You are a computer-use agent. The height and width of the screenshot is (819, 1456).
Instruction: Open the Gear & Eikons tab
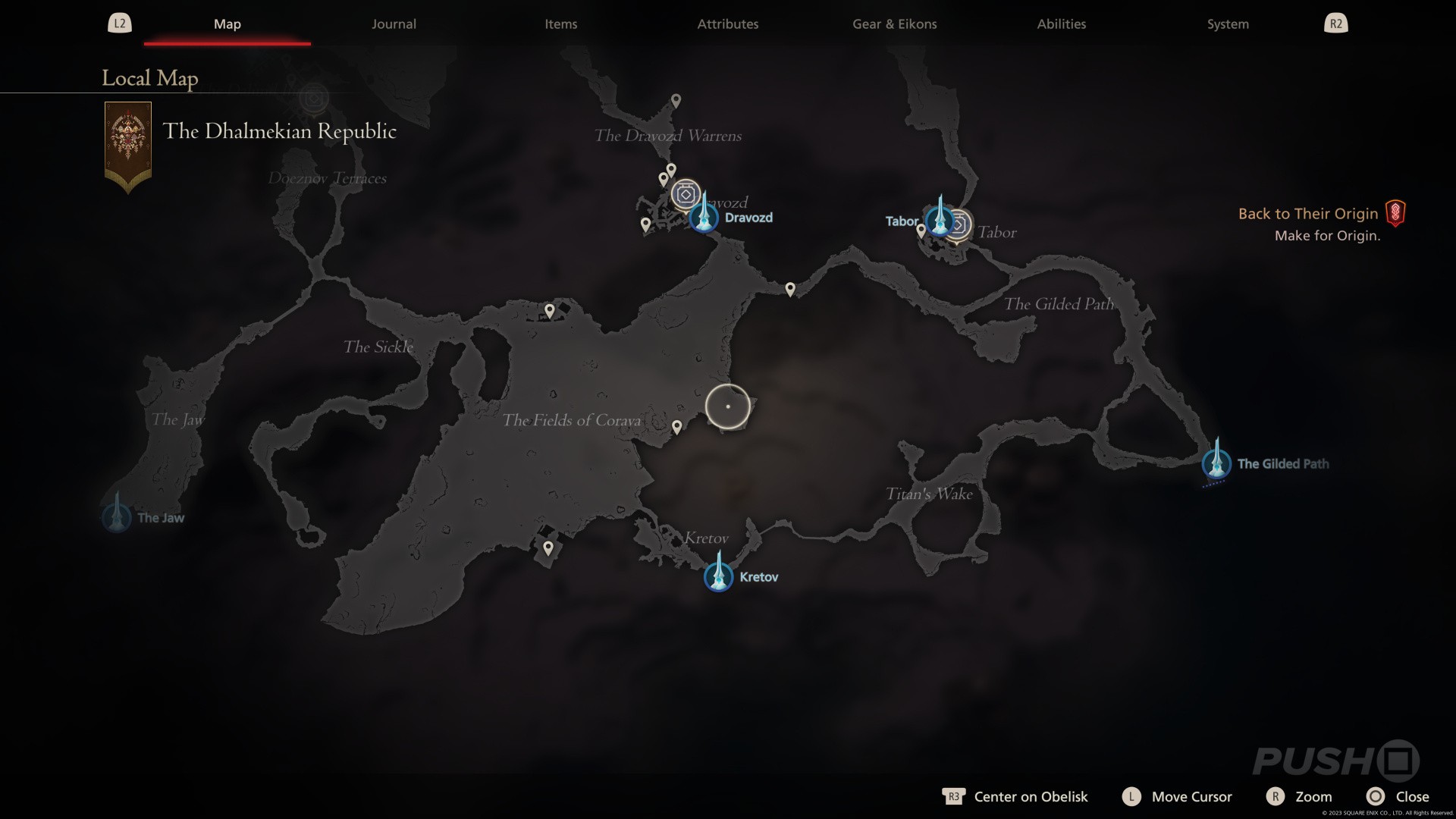893,24
